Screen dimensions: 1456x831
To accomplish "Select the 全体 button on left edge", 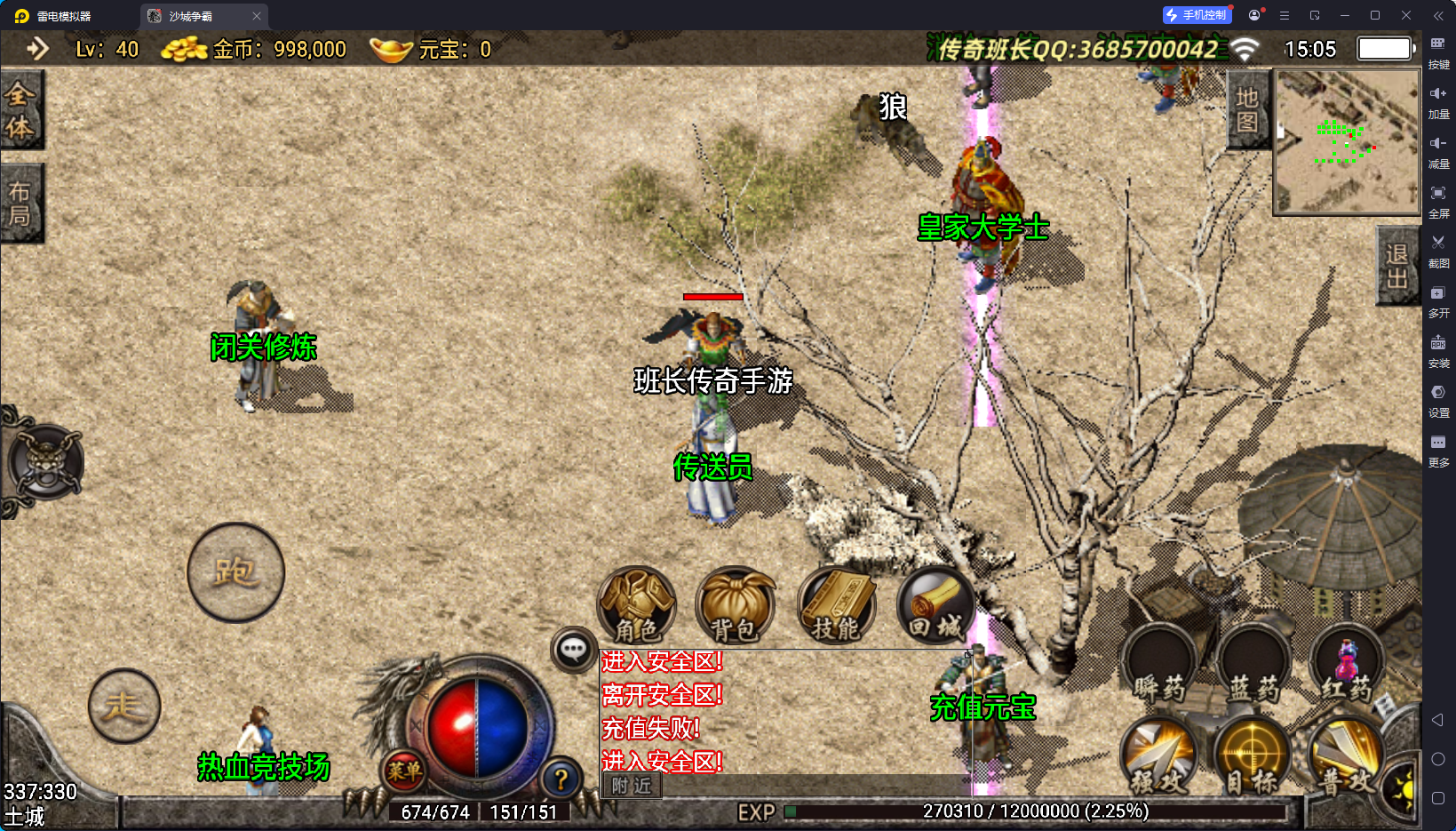I will tap(20, 110).
